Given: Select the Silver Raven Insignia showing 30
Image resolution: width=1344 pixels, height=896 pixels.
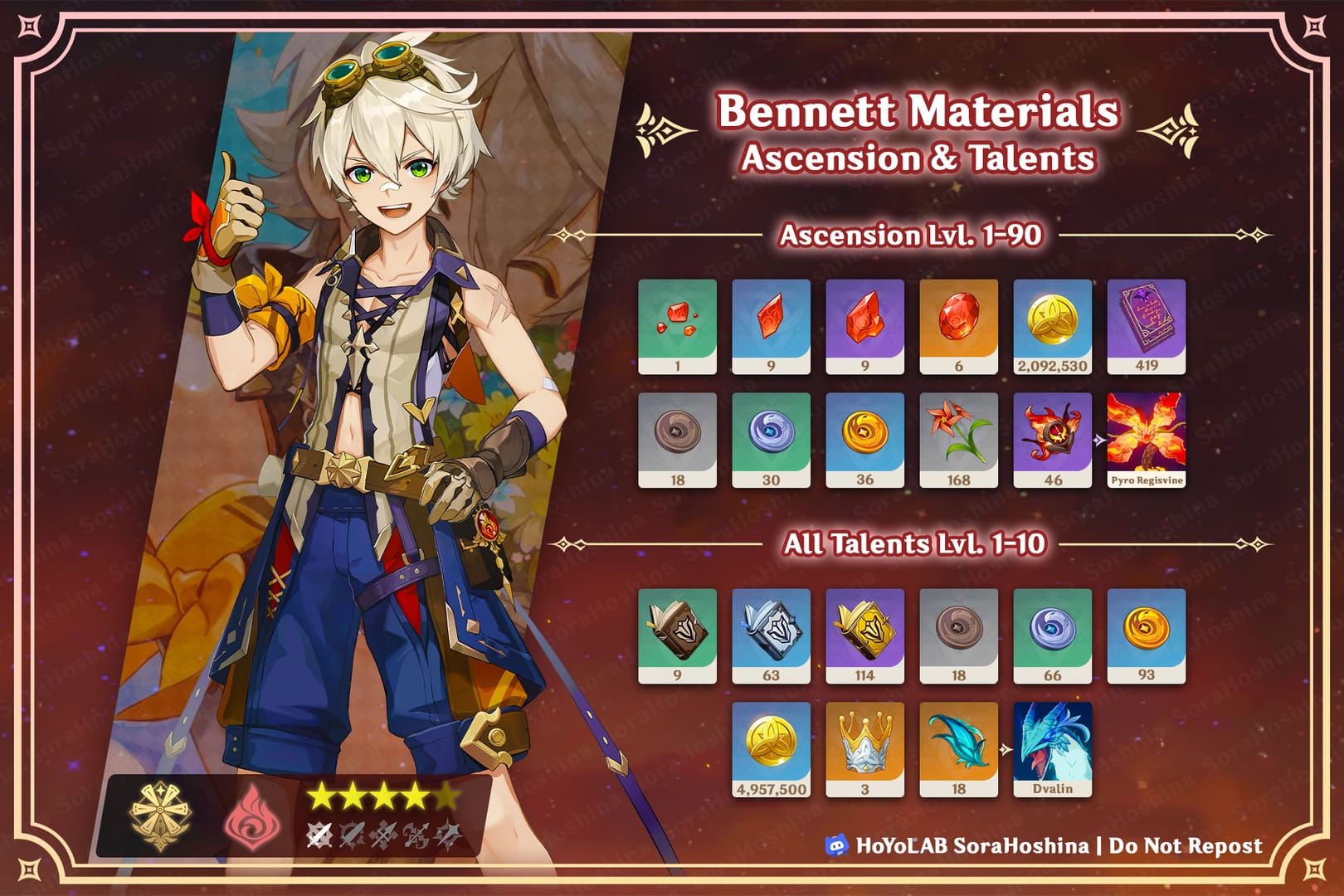Looking at the screenshot, I should coord(771,440).
